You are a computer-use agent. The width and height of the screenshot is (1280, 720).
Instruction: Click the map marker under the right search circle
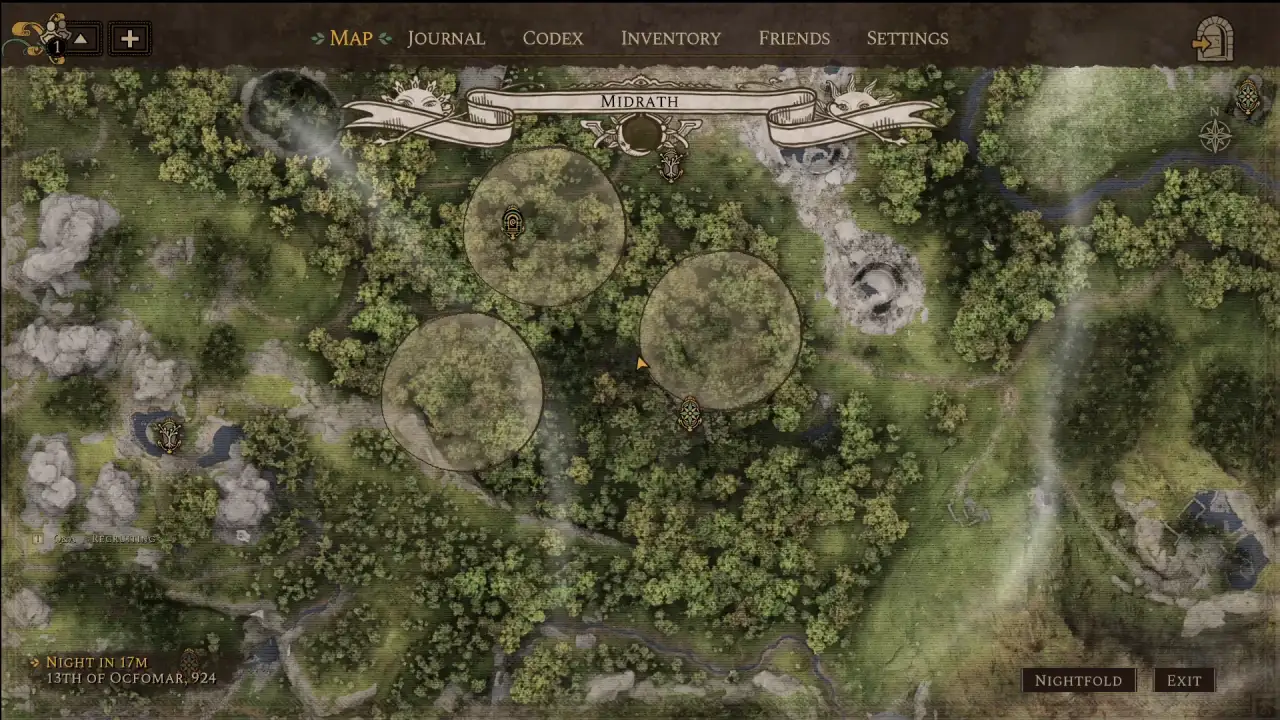coord(689,413)
